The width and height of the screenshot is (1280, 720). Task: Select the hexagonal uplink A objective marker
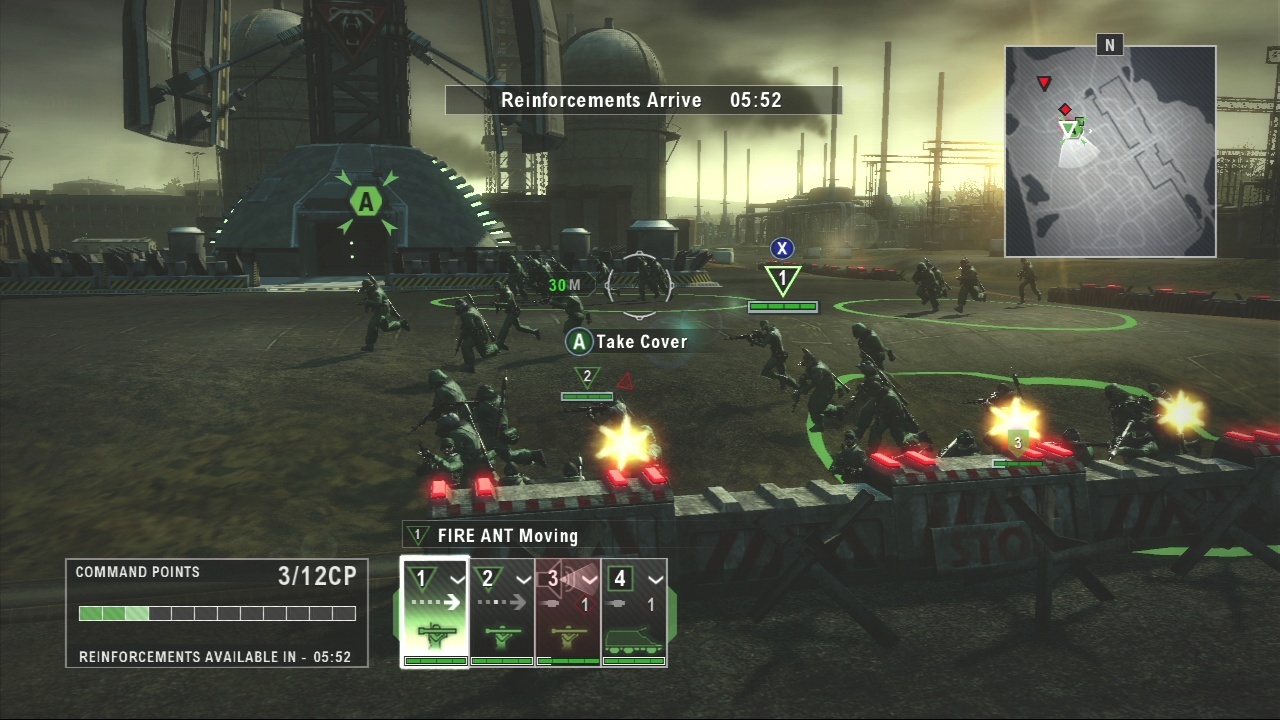click(x=366, y=202)
